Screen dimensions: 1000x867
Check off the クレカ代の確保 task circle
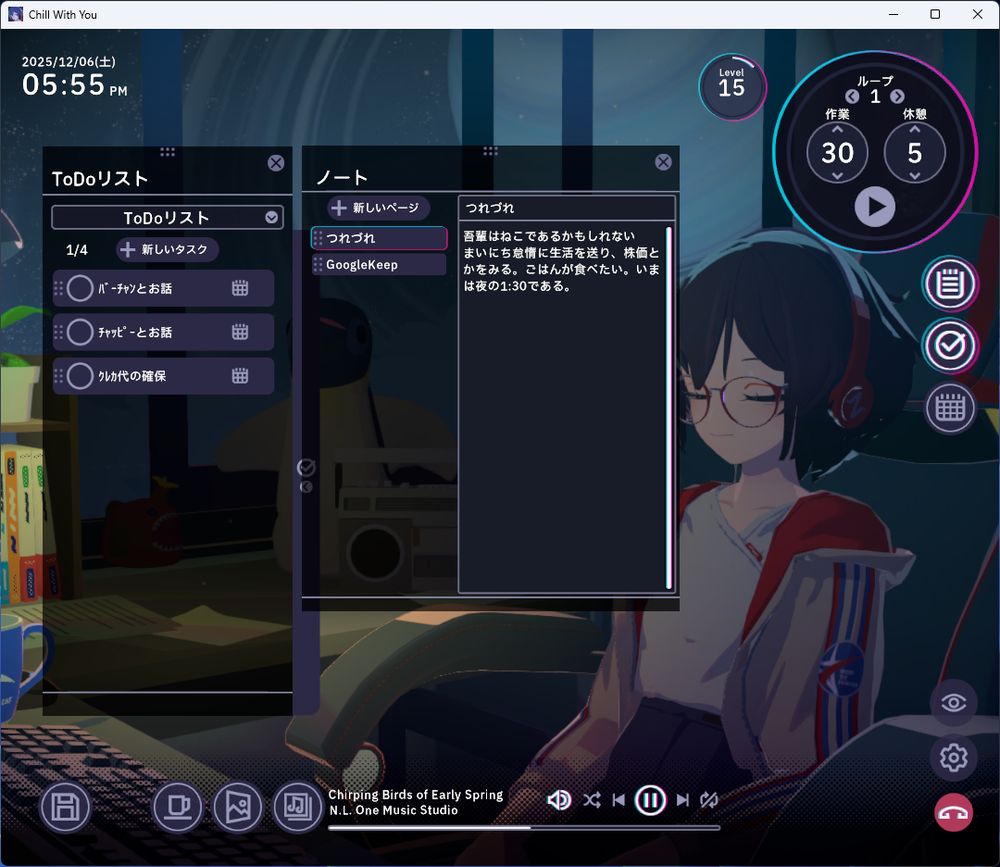pyautogui.click(x=80, y=376)
